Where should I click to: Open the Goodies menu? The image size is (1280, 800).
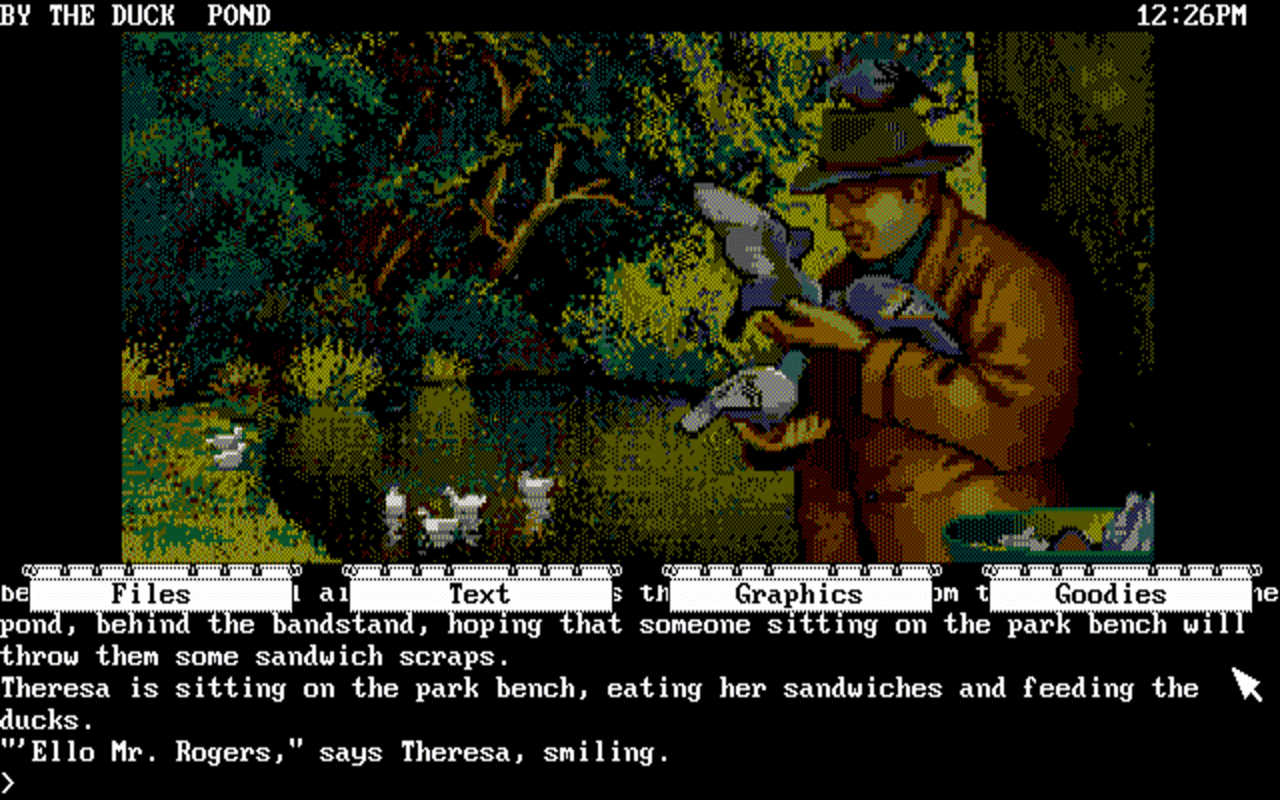[x=1113, y=594]
